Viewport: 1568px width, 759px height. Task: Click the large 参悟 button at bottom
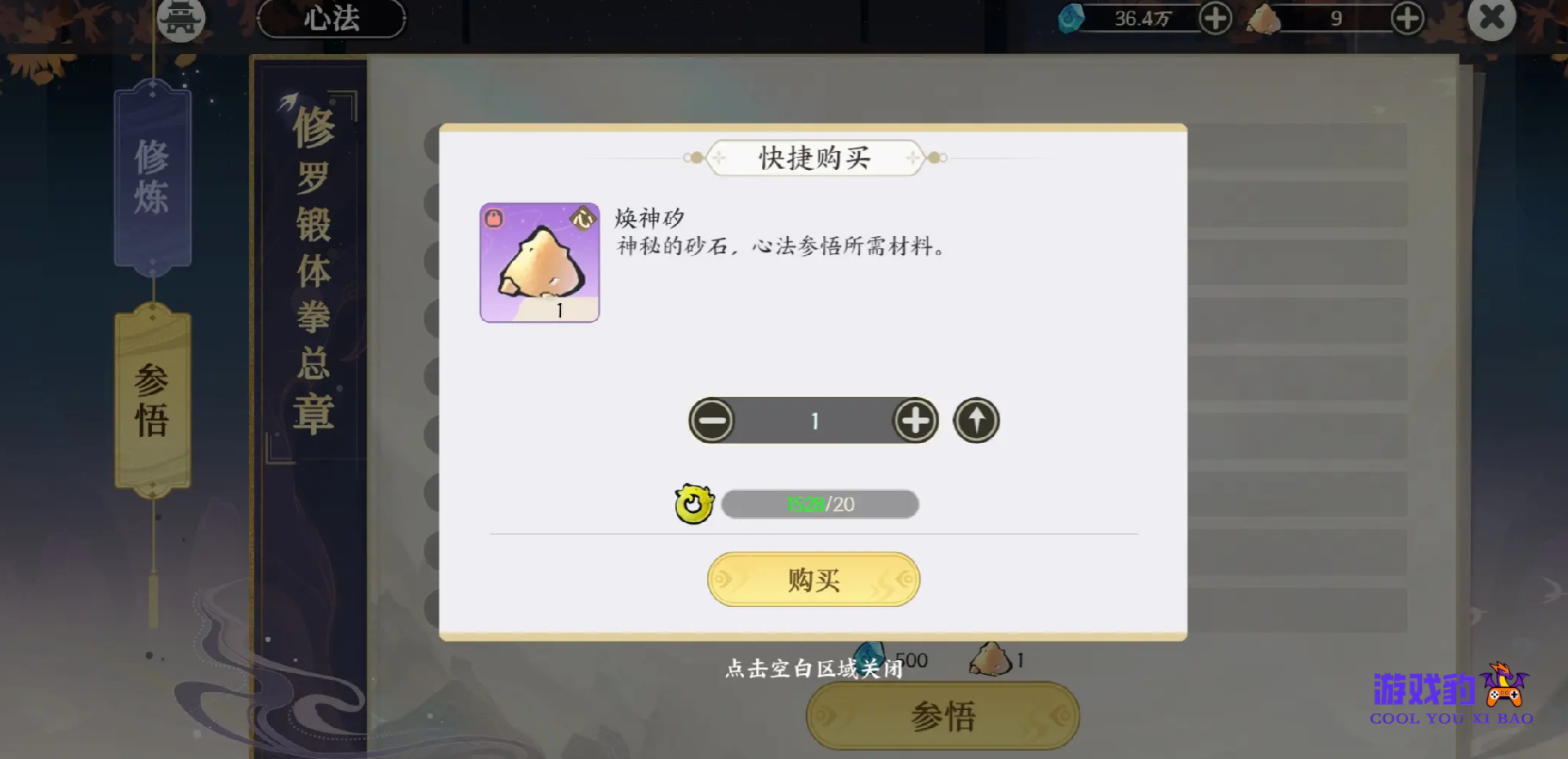(942, 716)
